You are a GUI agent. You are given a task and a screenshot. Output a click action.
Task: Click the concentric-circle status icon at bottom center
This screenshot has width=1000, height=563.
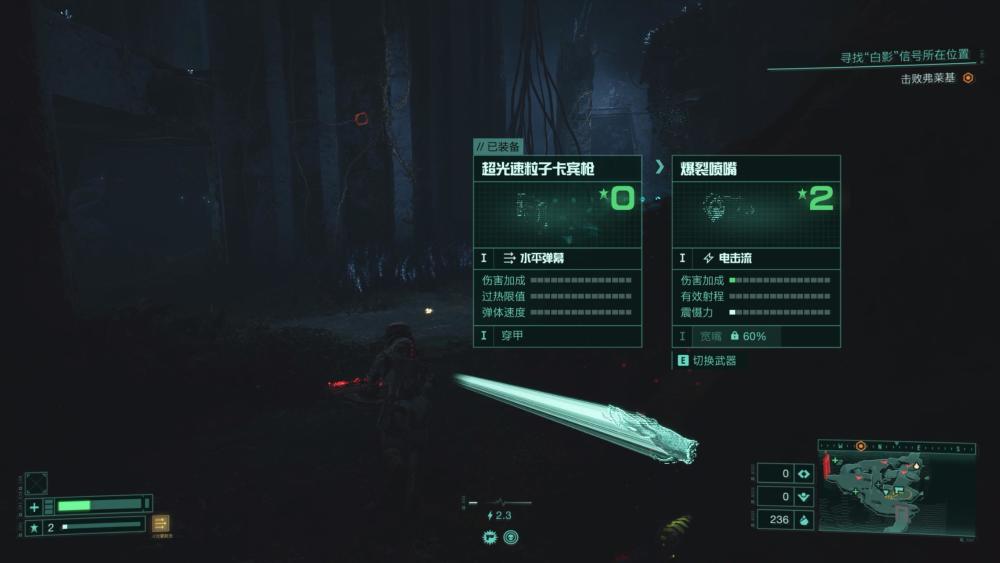pyautogui.click(x=511, y=537)
